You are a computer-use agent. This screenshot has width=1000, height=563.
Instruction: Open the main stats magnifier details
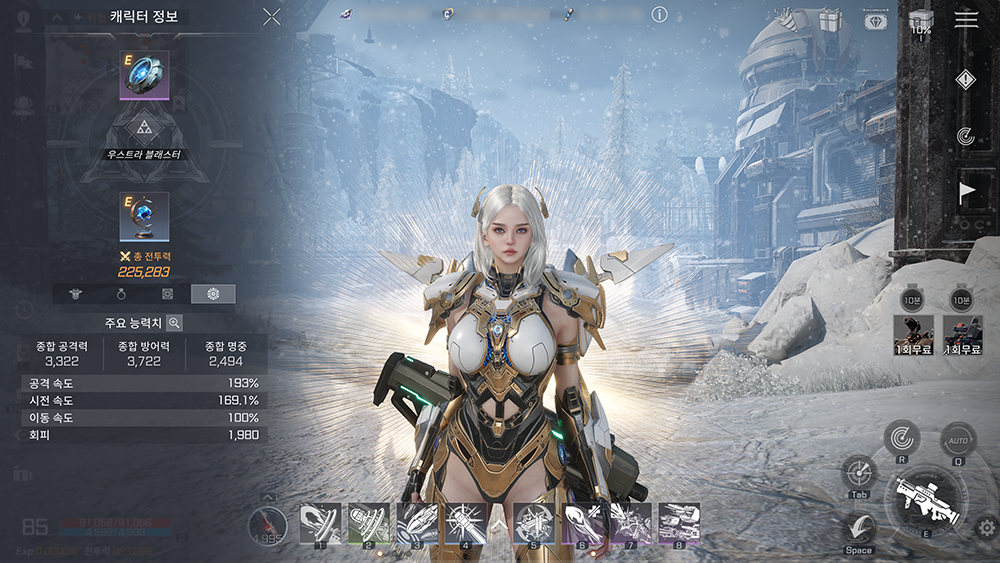pos(174,323)
